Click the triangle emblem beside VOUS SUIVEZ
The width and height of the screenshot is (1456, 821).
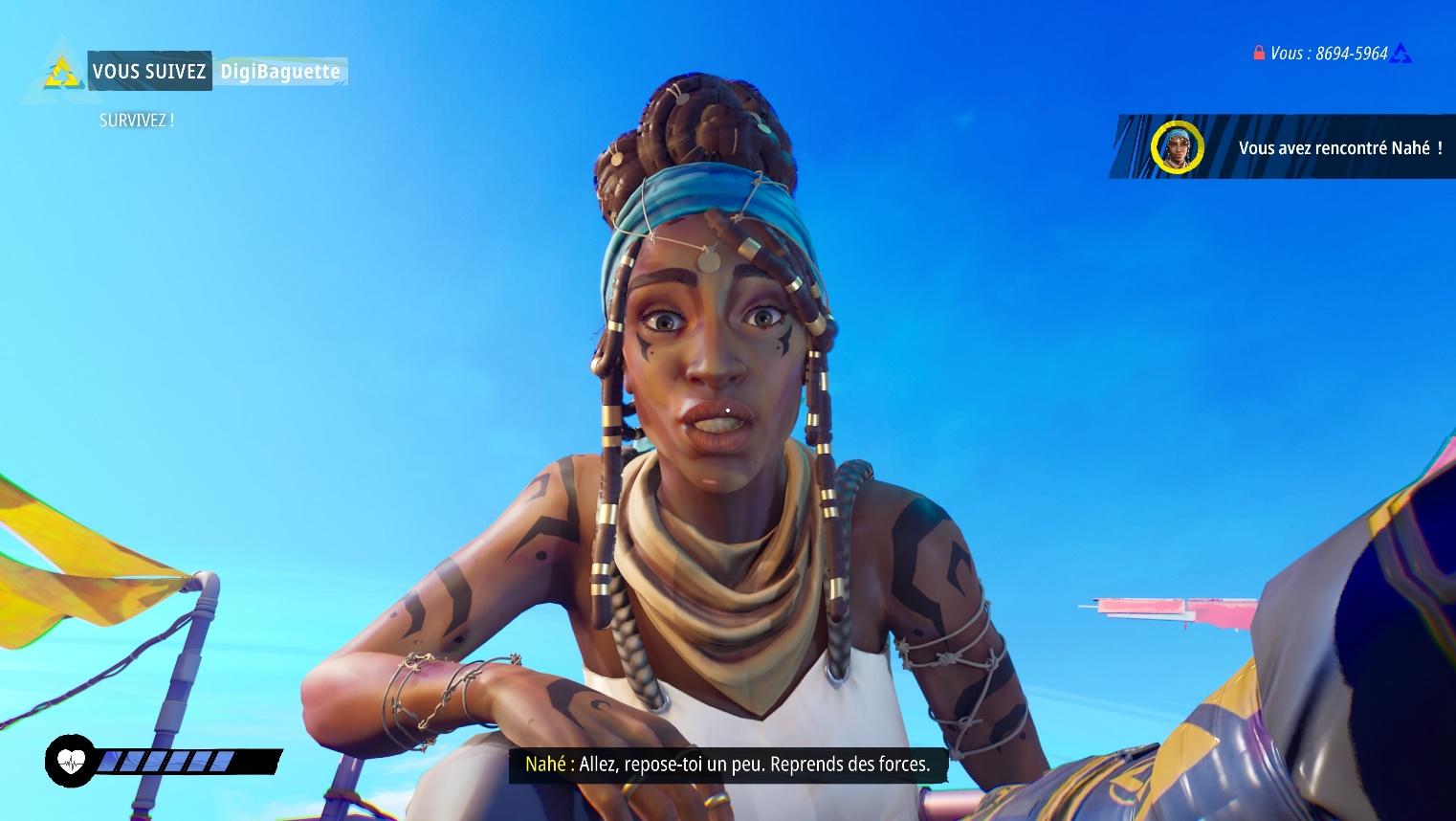click(63, 70)
